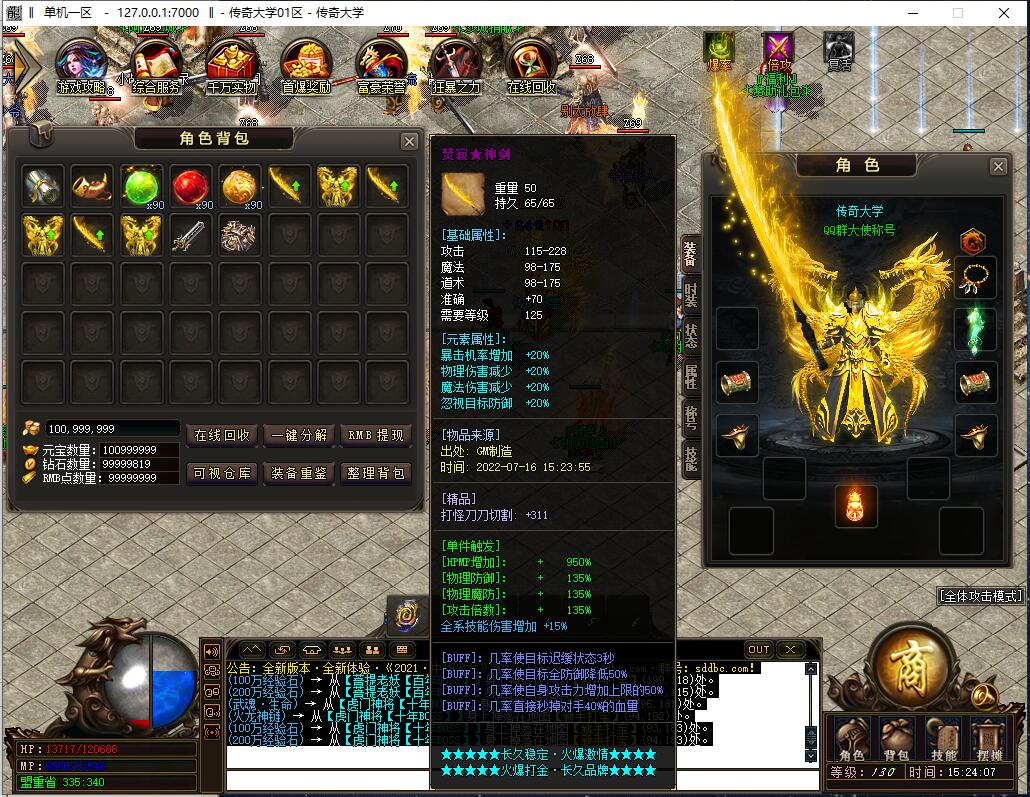Click the 一键分解 button
The width and height of the screenshot is (1030, 797).
[x=300, y=436]
